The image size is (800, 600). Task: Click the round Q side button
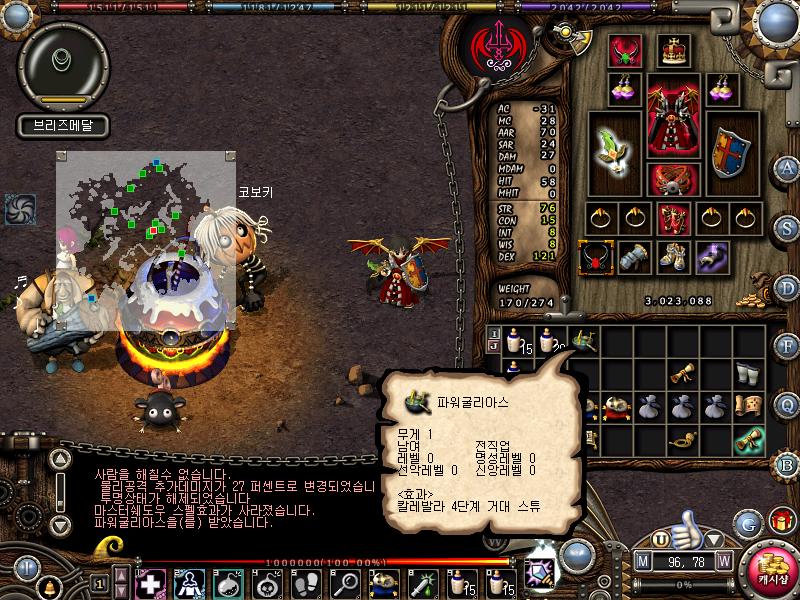787,404
